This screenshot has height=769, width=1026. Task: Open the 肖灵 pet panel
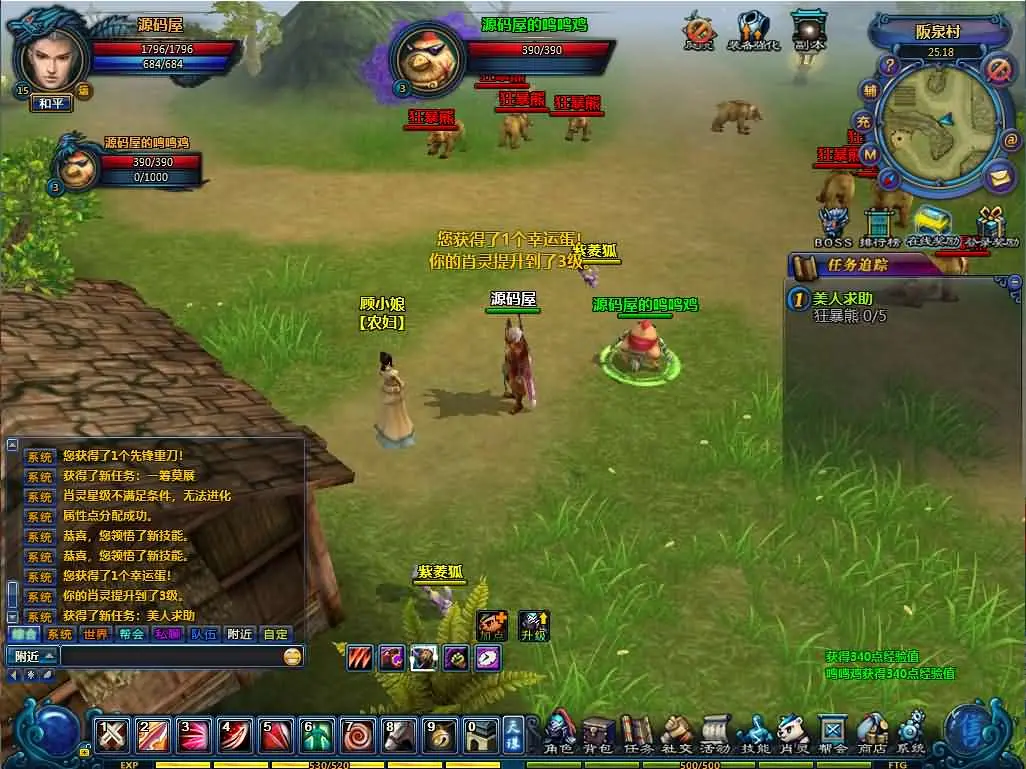(793, 735)
